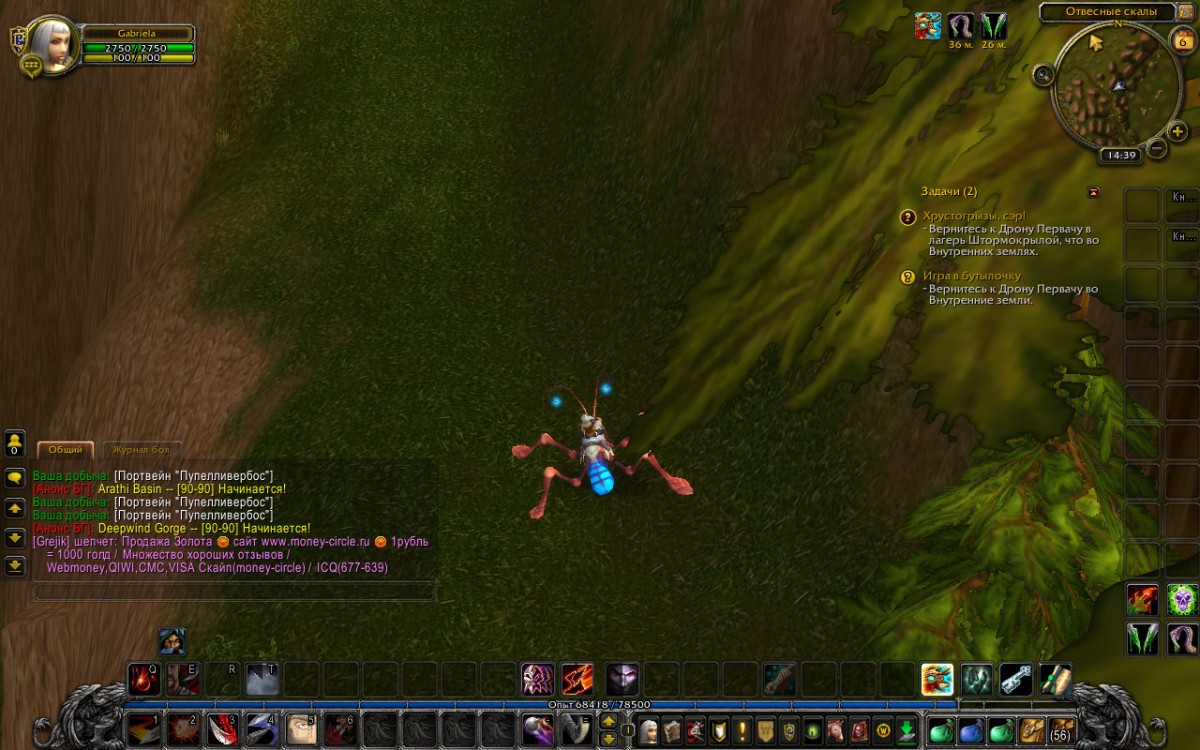Open the quest log exclamation mark button

tap(742, 730)
